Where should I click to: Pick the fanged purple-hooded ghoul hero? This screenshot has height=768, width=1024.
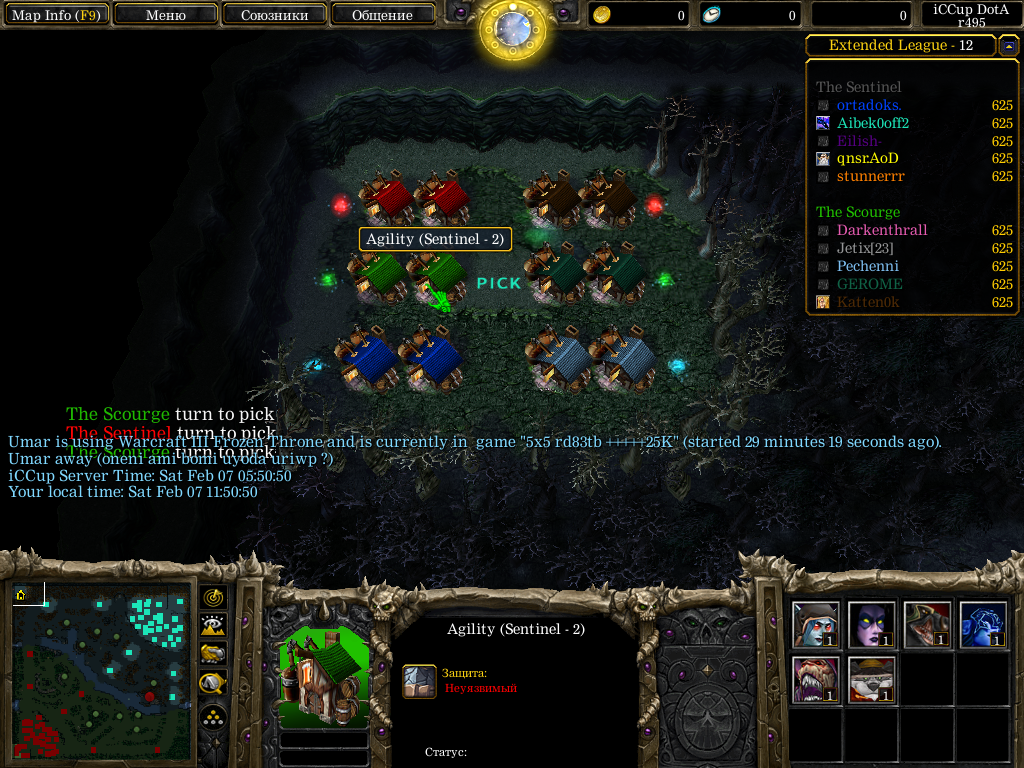click(815, 679)
